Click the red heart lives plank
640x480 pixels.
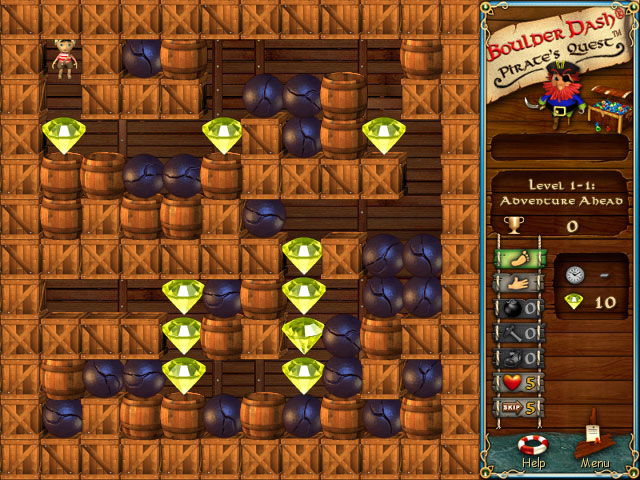click(x=516, y=383)
